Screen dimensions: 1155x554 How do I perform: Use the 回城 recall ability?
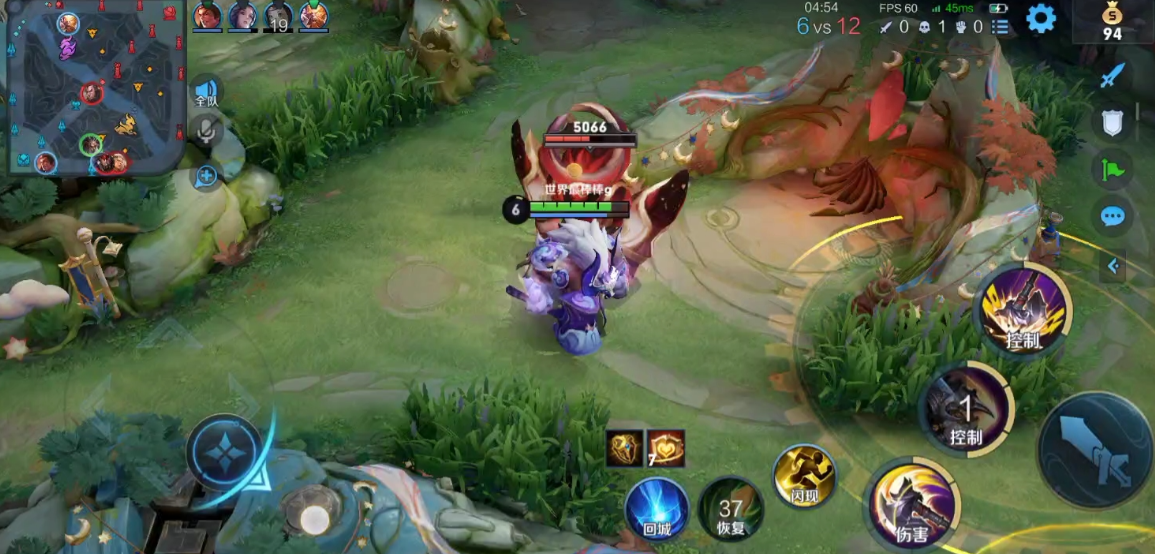click(x=657, y=509)
